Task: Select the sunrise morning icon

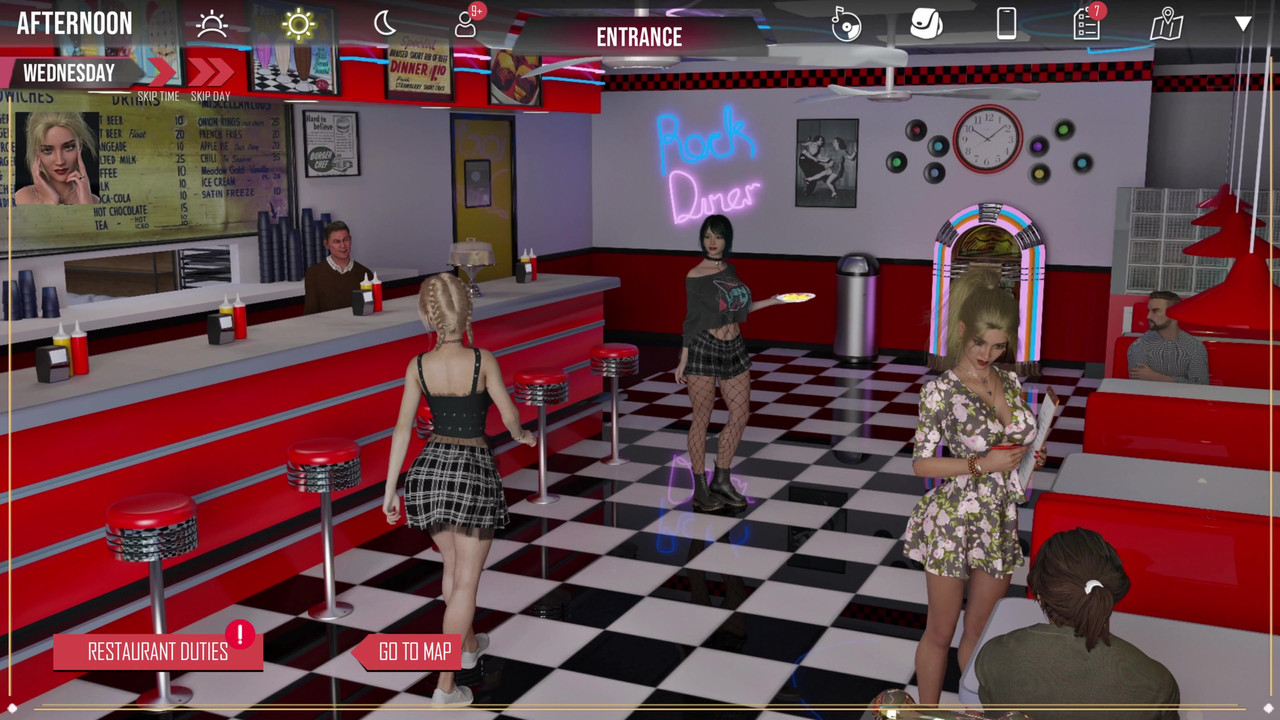Action: click(212, 24)
